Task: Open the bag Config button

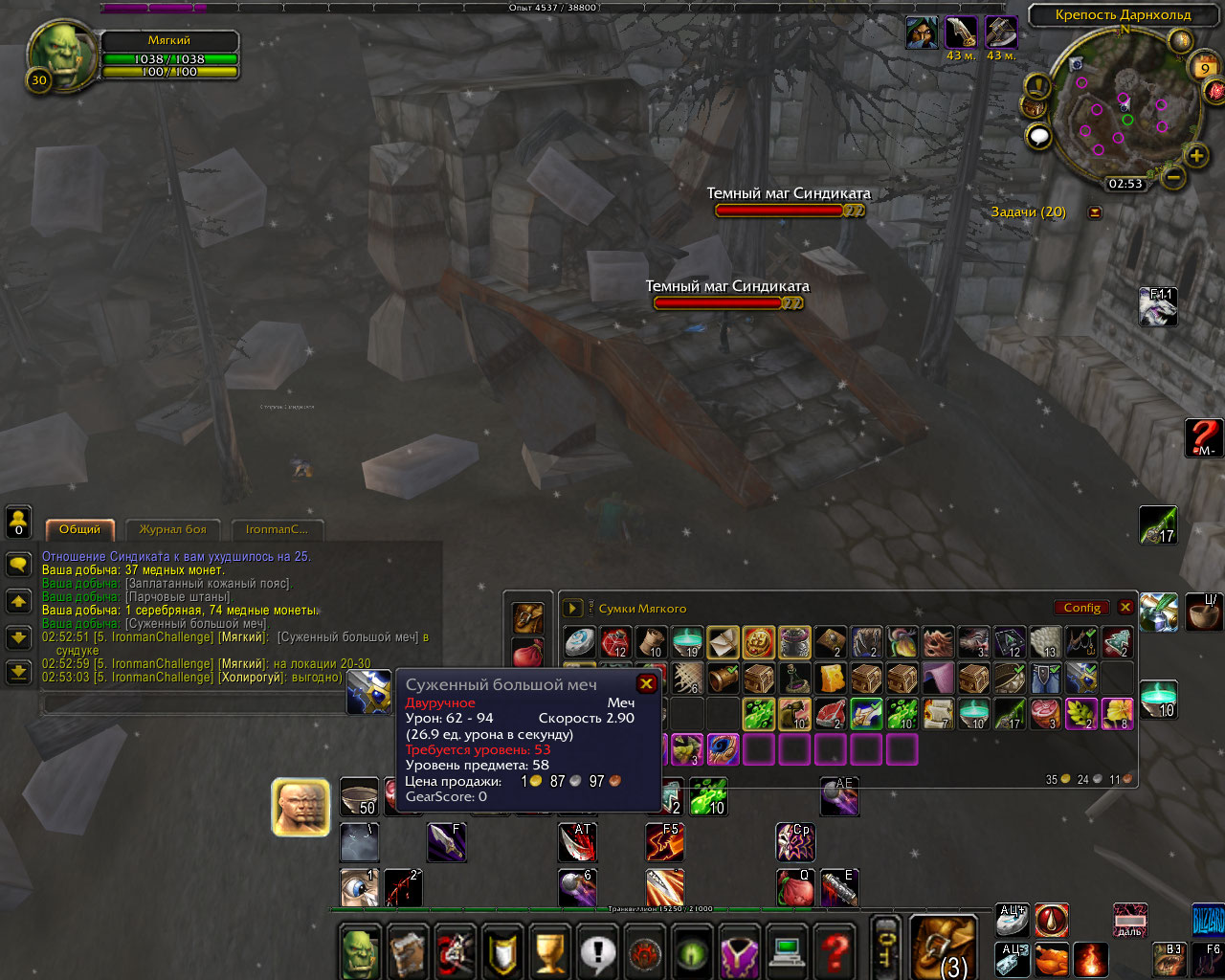Action: coord(1081,608)
